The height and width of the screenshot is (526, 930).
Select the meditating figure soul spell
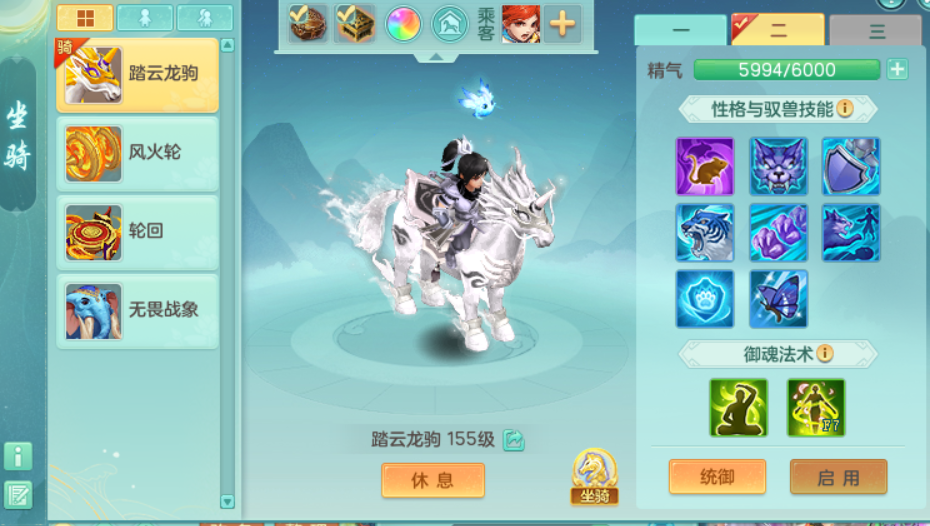tap(739, 407)
